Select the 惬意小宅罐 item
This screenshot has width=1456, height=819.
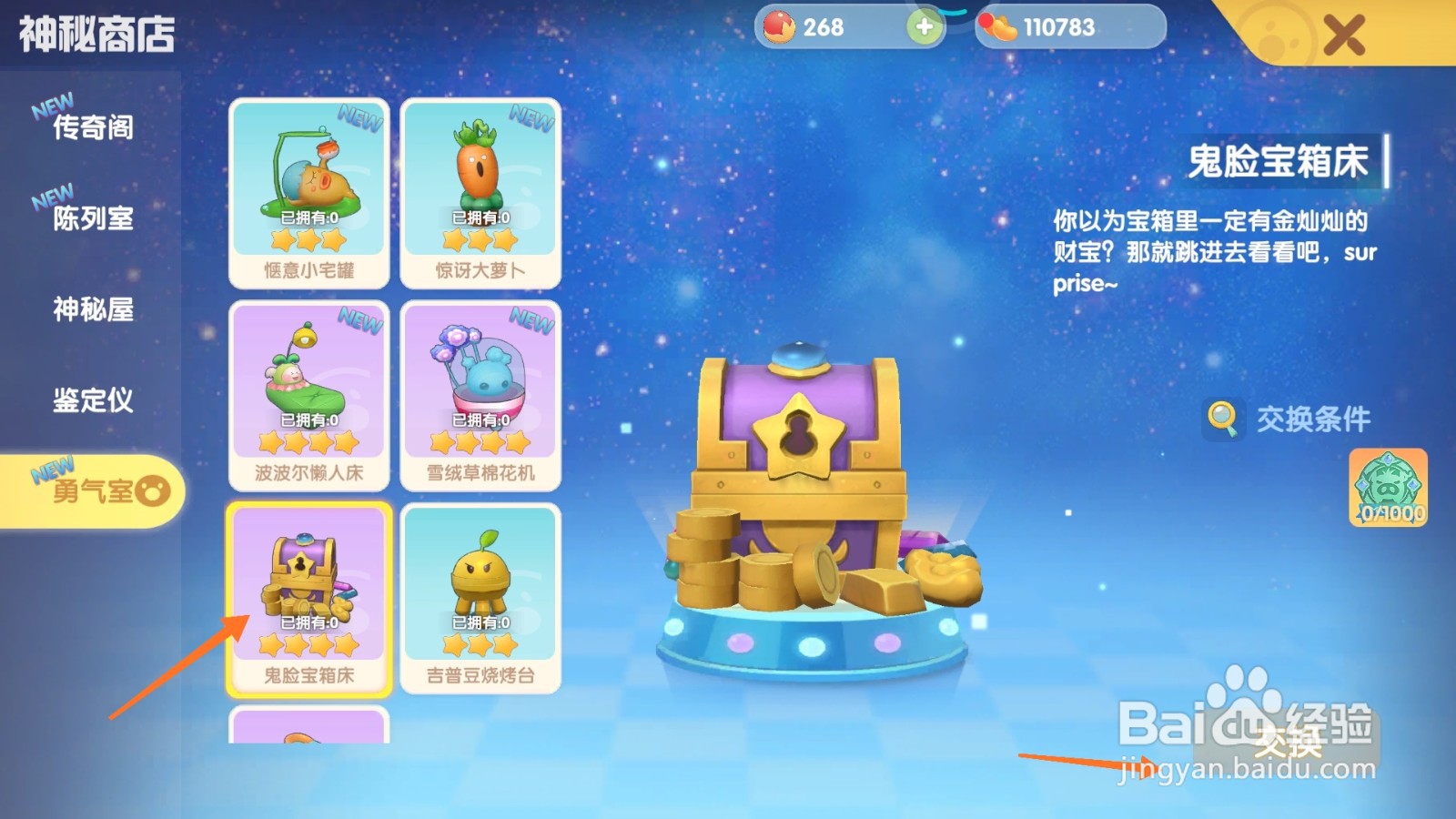(308, 191)
